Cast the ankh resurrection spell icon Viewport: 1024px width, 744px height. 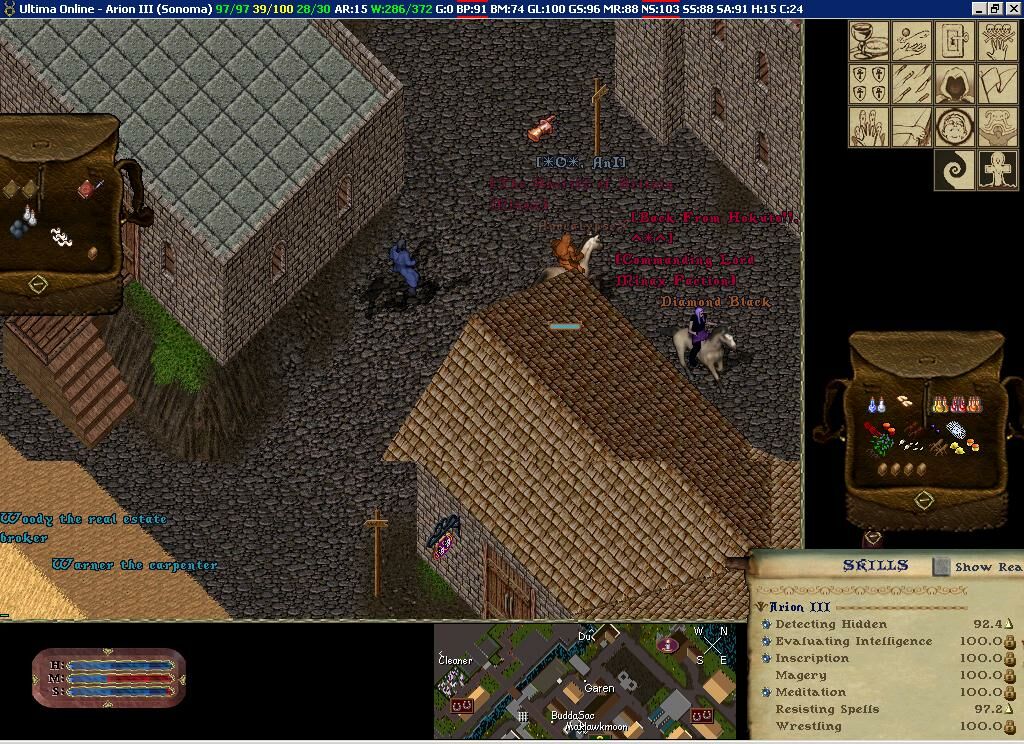[x=997, y=170]
